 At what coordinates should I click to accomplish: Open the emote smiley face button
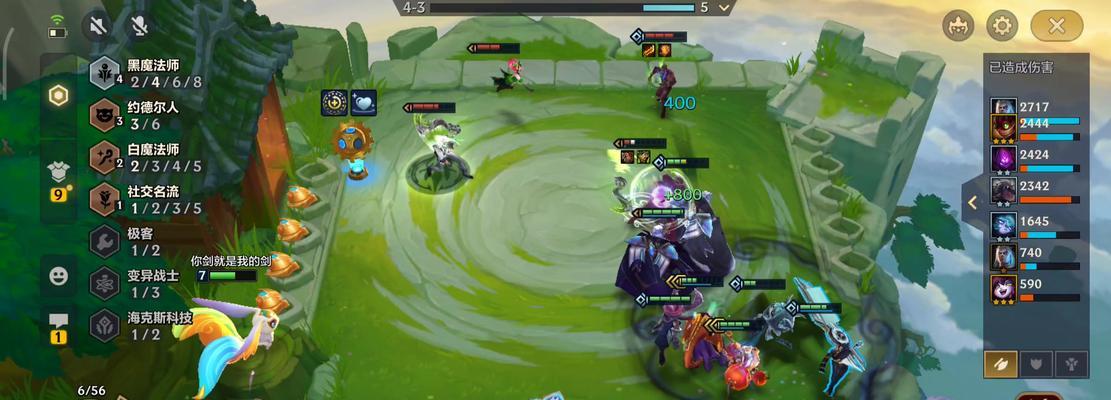tap(58, 276)
